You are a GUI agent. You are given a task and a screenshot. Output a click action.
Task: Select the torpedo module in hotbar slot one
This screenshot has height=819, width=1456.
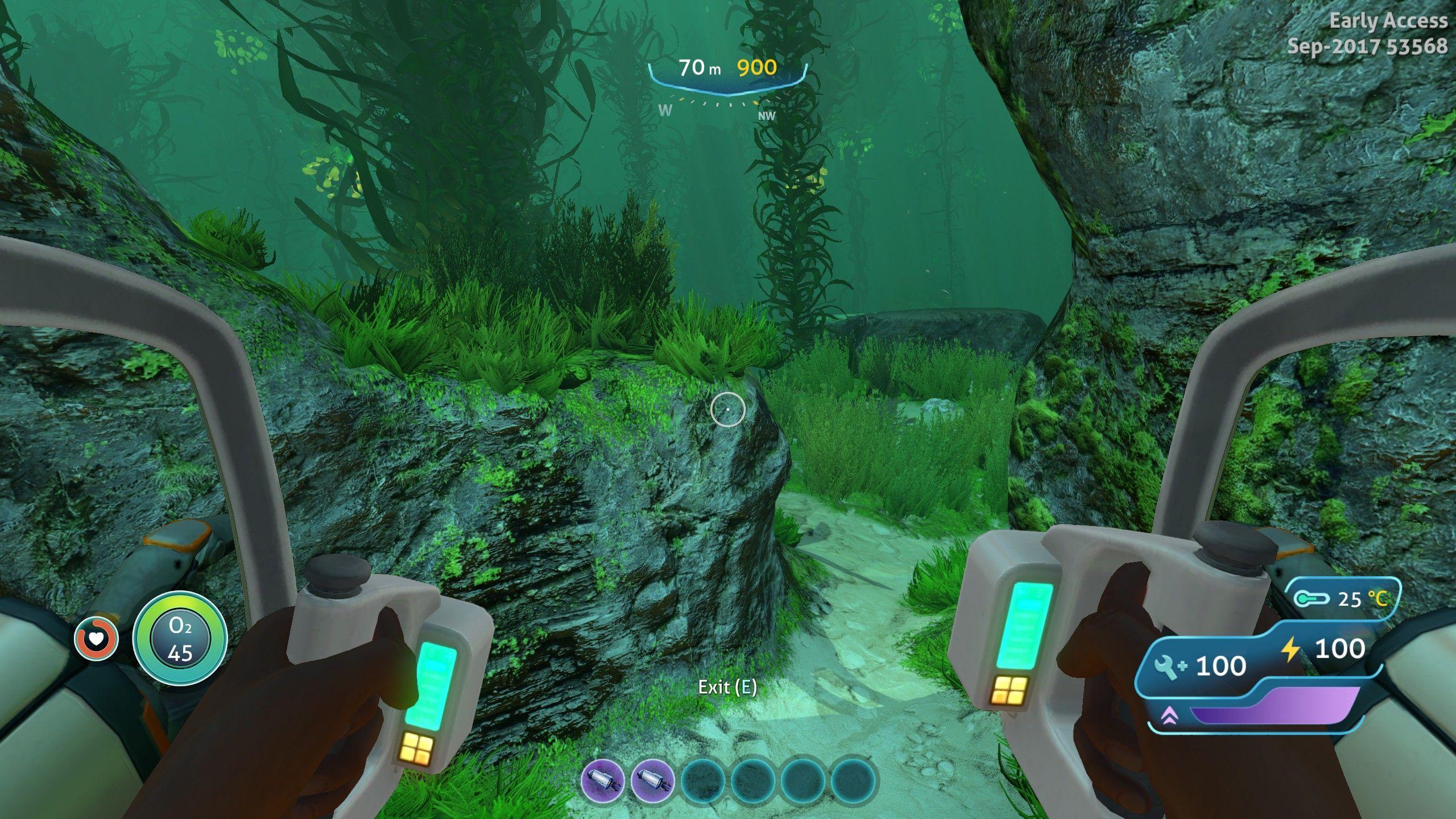click(x=603, y=781)
